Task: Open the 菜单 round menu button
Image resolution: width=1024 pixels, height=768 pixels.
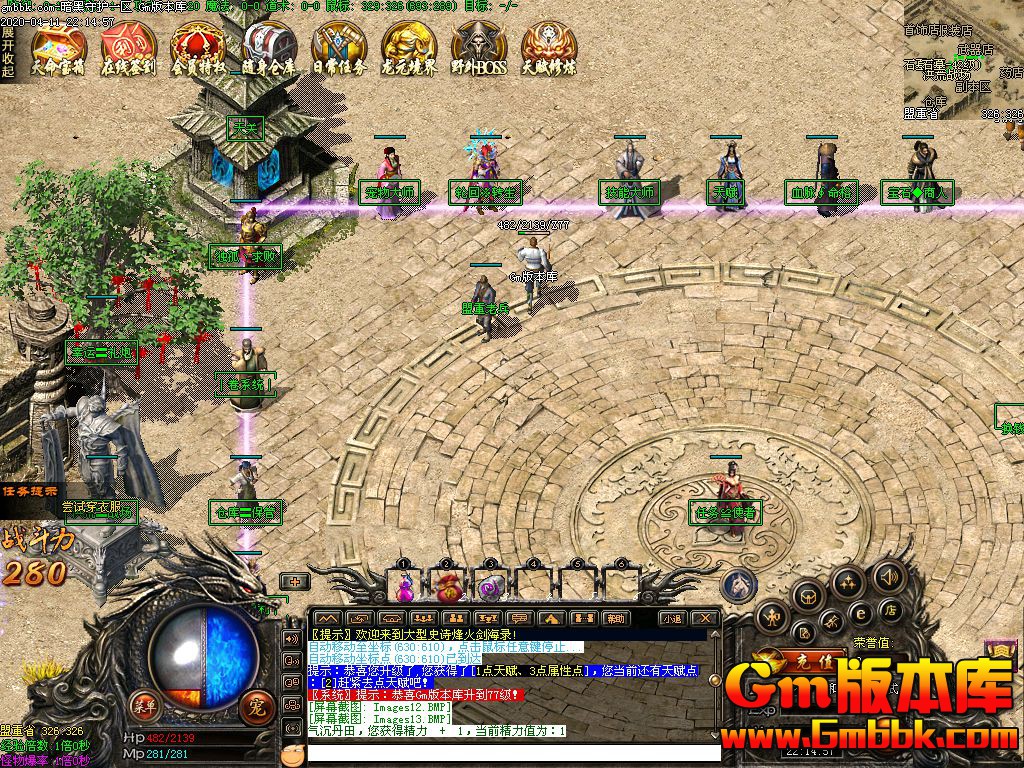Action: [x=146, y=704]
